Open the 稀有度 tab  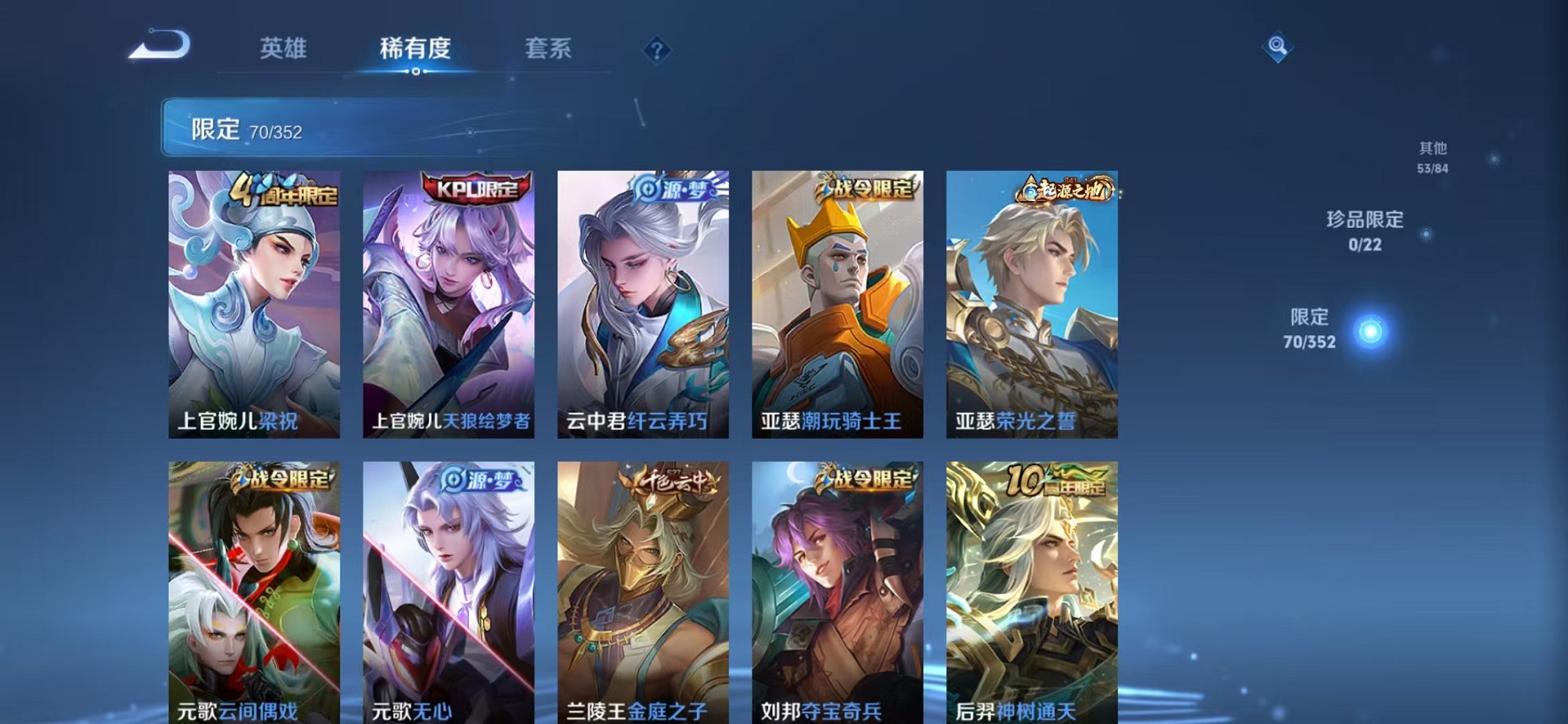point(416,50)
